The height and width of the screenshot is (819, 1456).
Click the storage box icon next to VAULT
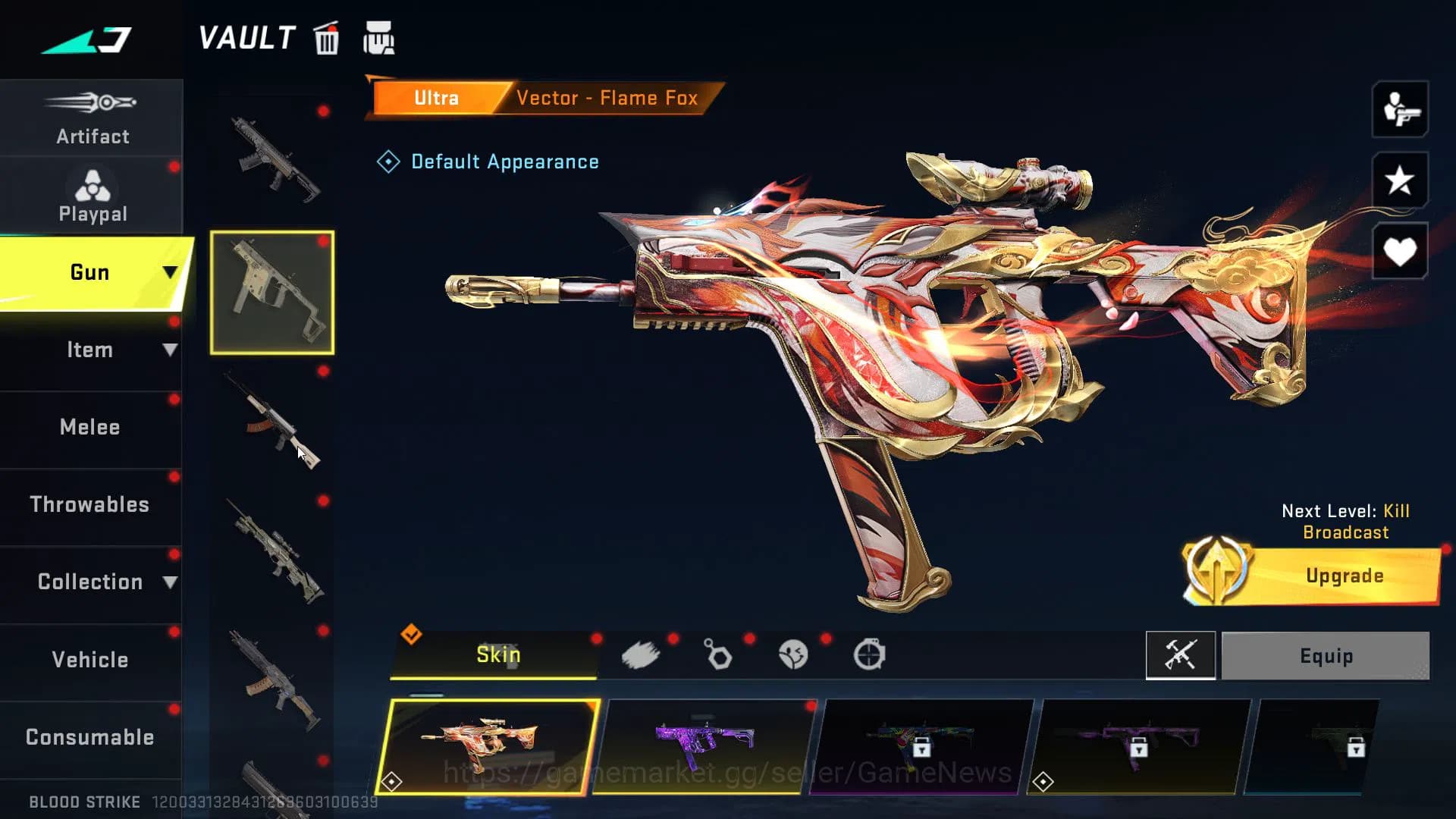(379, 38)
